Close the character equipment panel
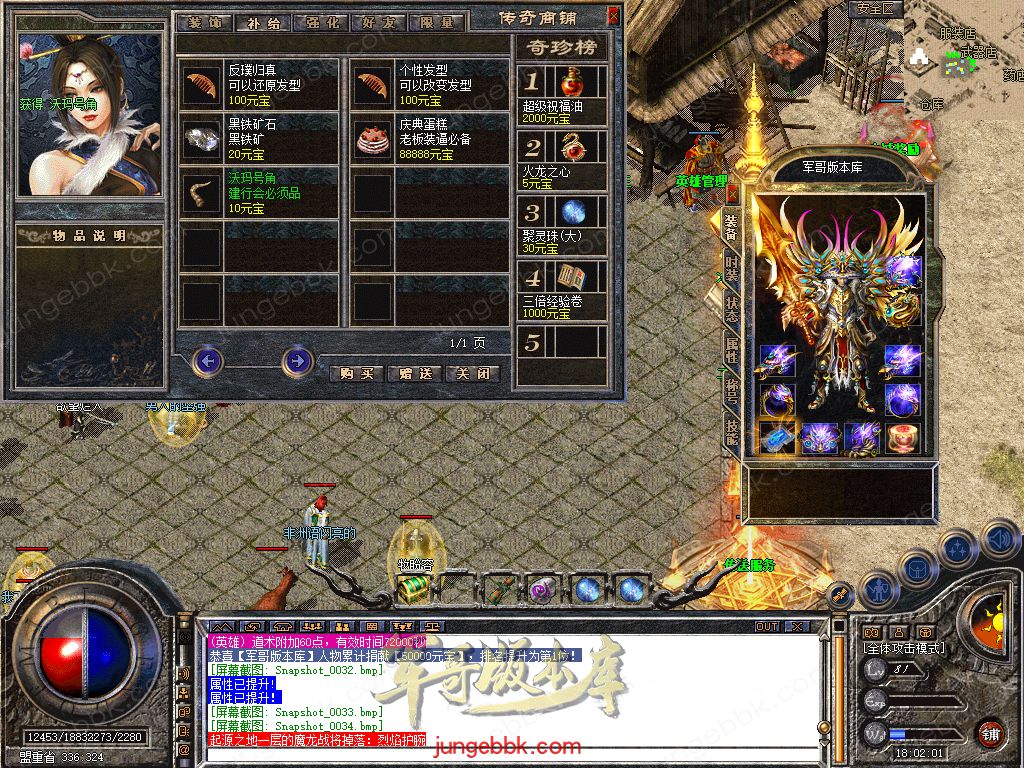This screenshot has height=768, width=1024. pyautogui.click(x=732, y=193)
